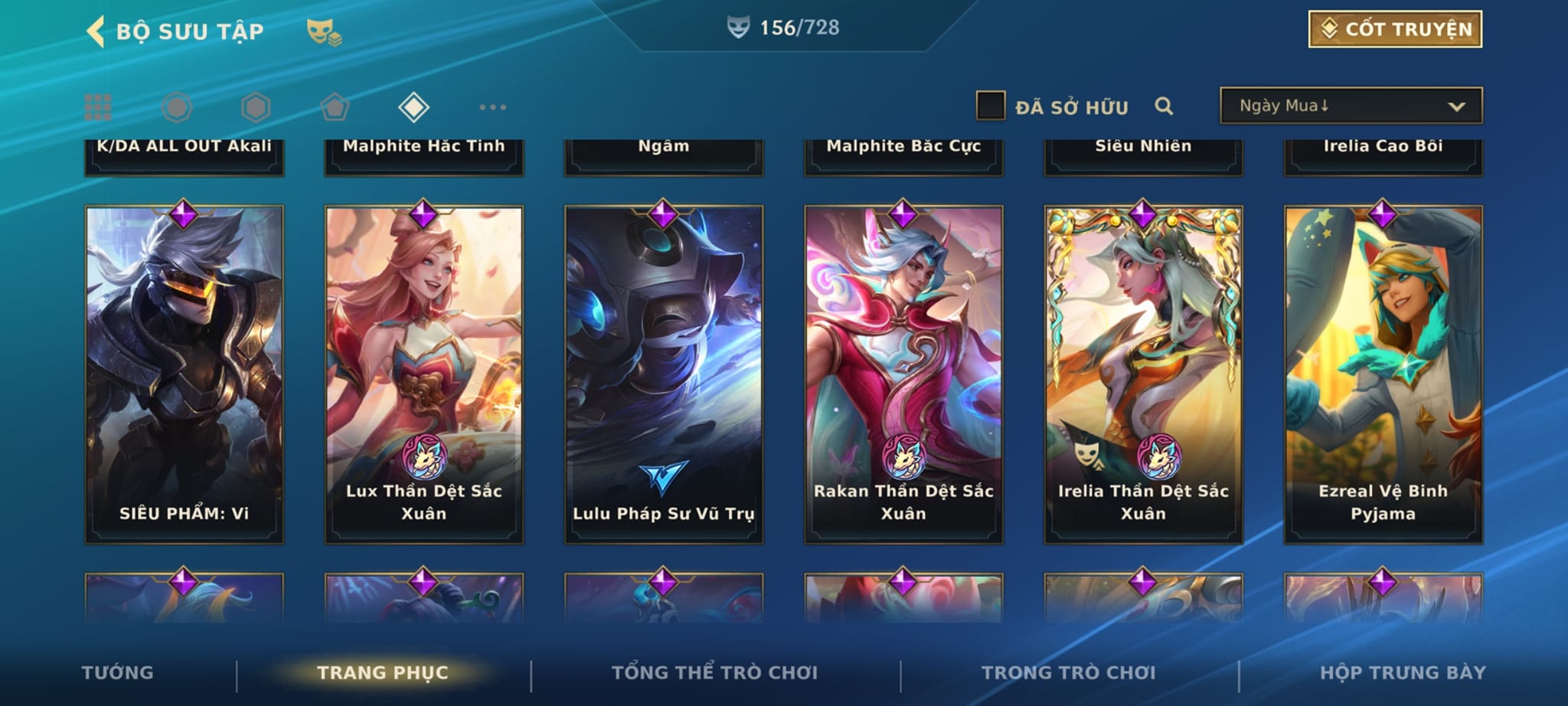Show more filters via three dots
Viewport: 1568px width, 706px height.
click(492, 107)
